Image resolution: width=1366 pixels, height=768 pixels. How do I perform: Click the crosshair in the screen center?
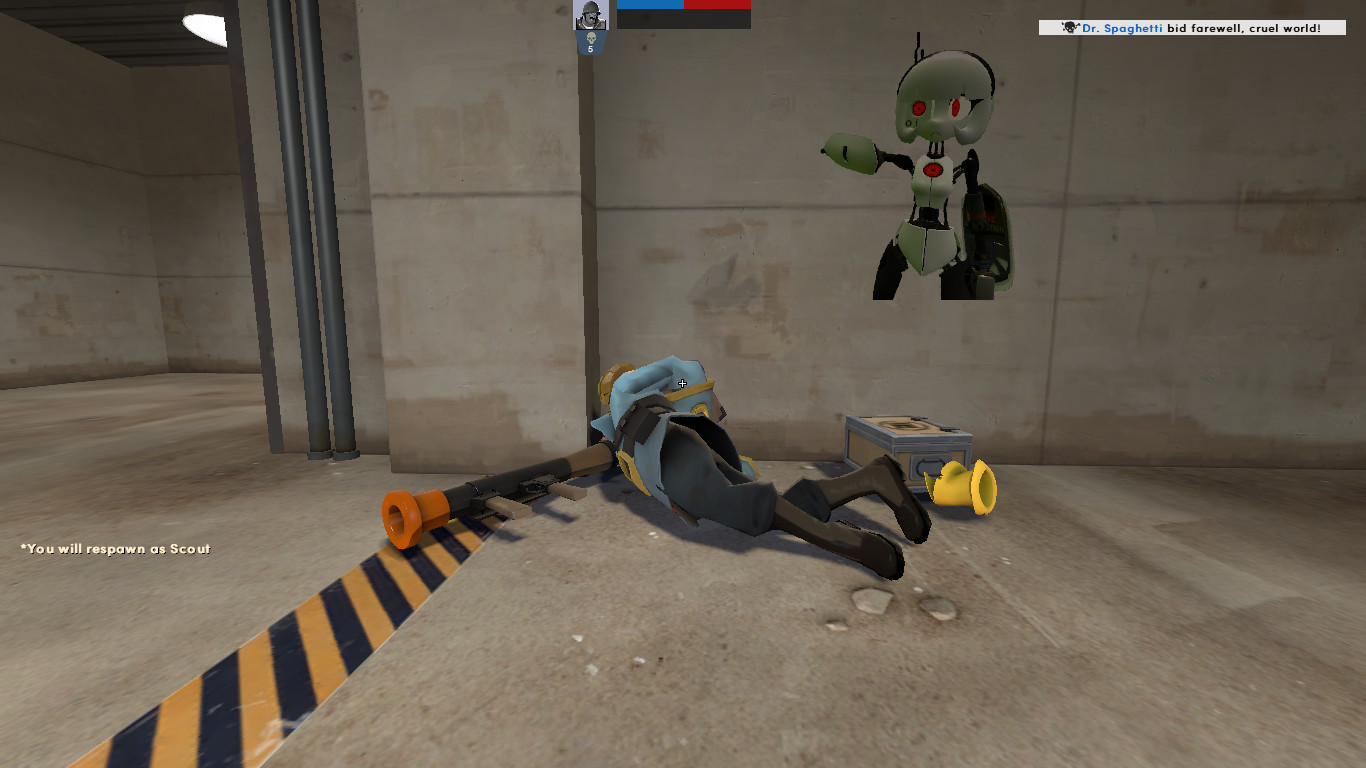(x=681, y=383)
